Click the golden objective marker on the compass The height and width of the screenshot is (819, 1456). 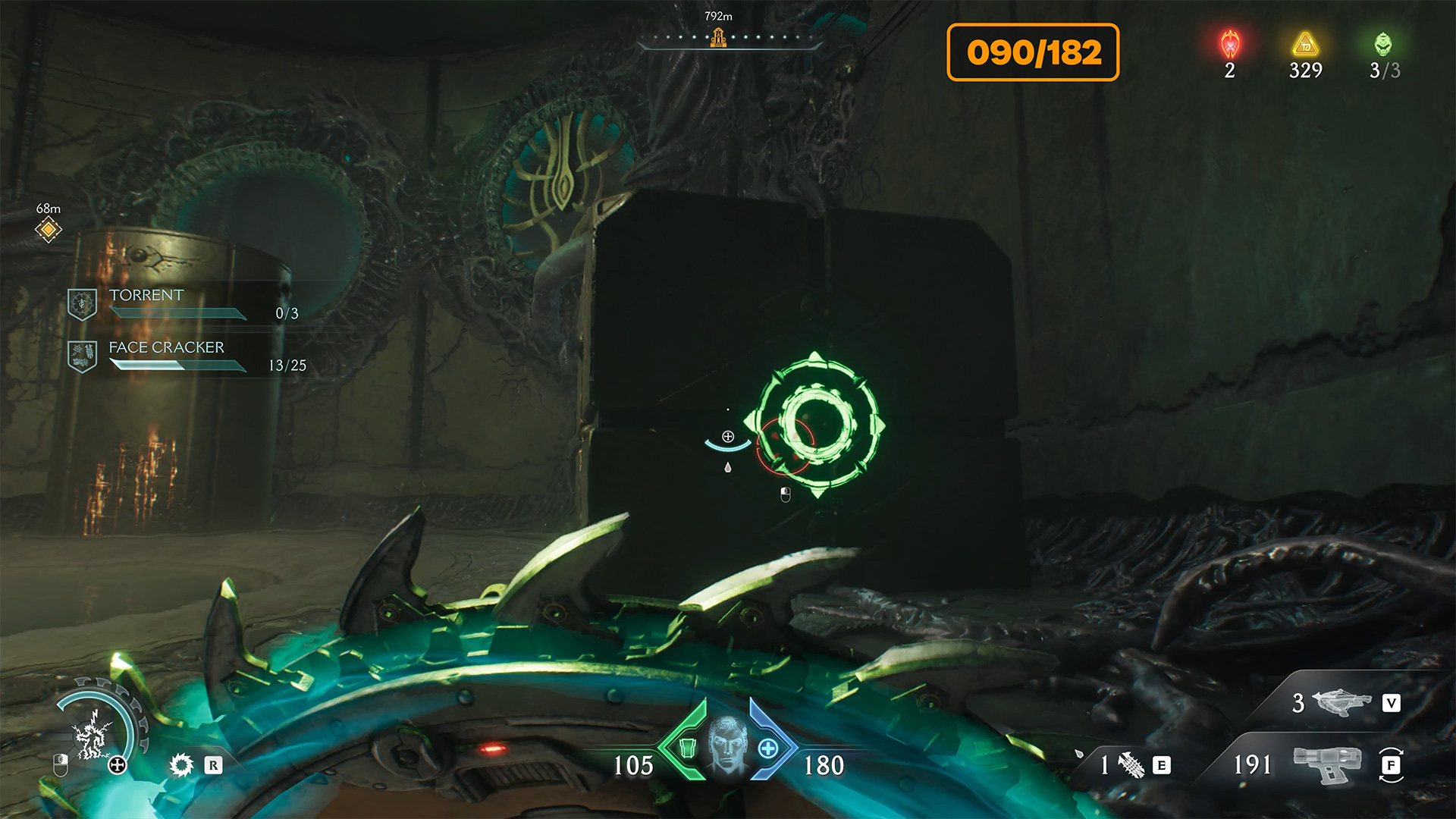(717, 37)
